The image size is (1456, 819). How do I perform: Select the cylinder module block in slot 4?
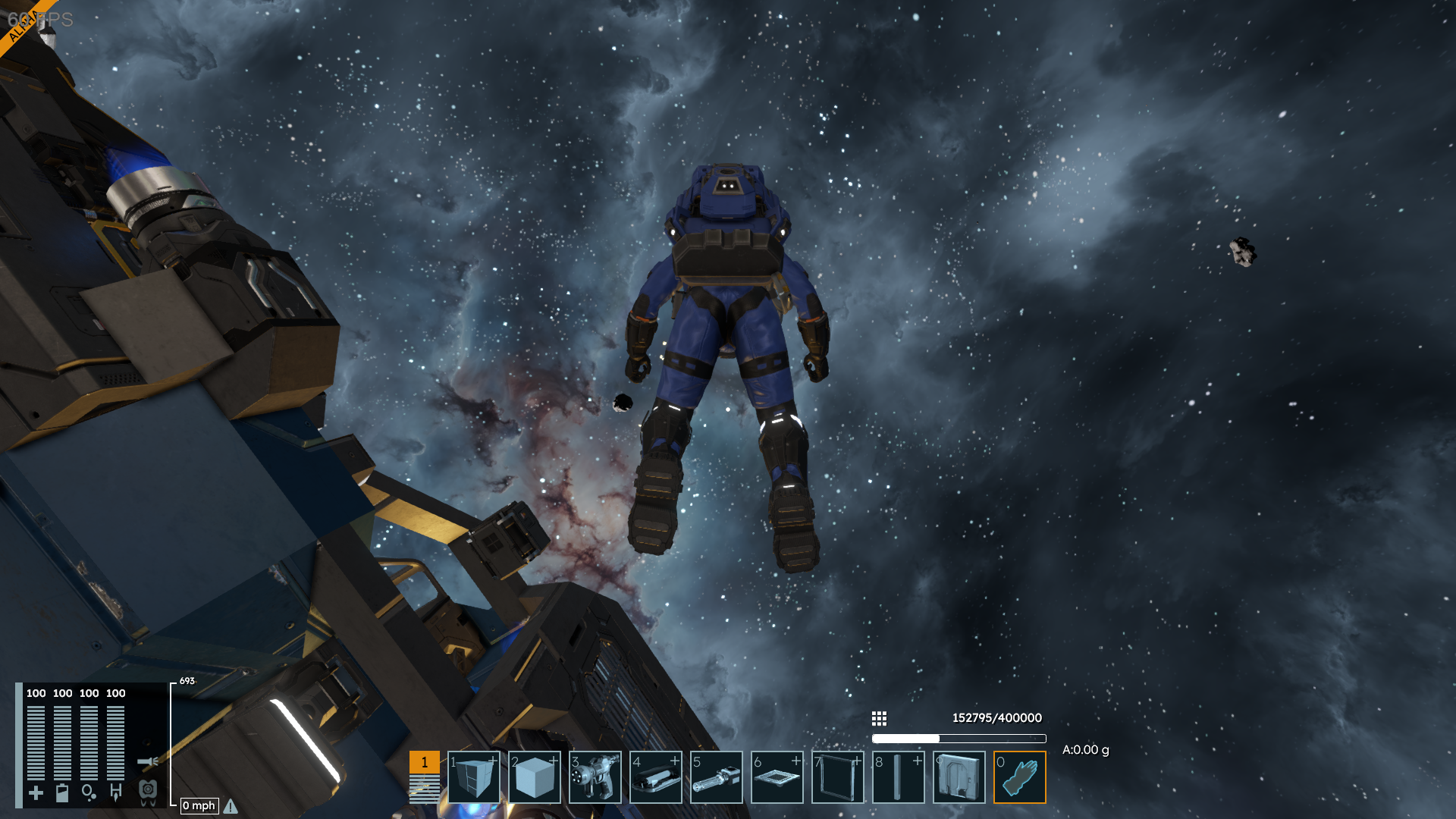click(656, 777)
